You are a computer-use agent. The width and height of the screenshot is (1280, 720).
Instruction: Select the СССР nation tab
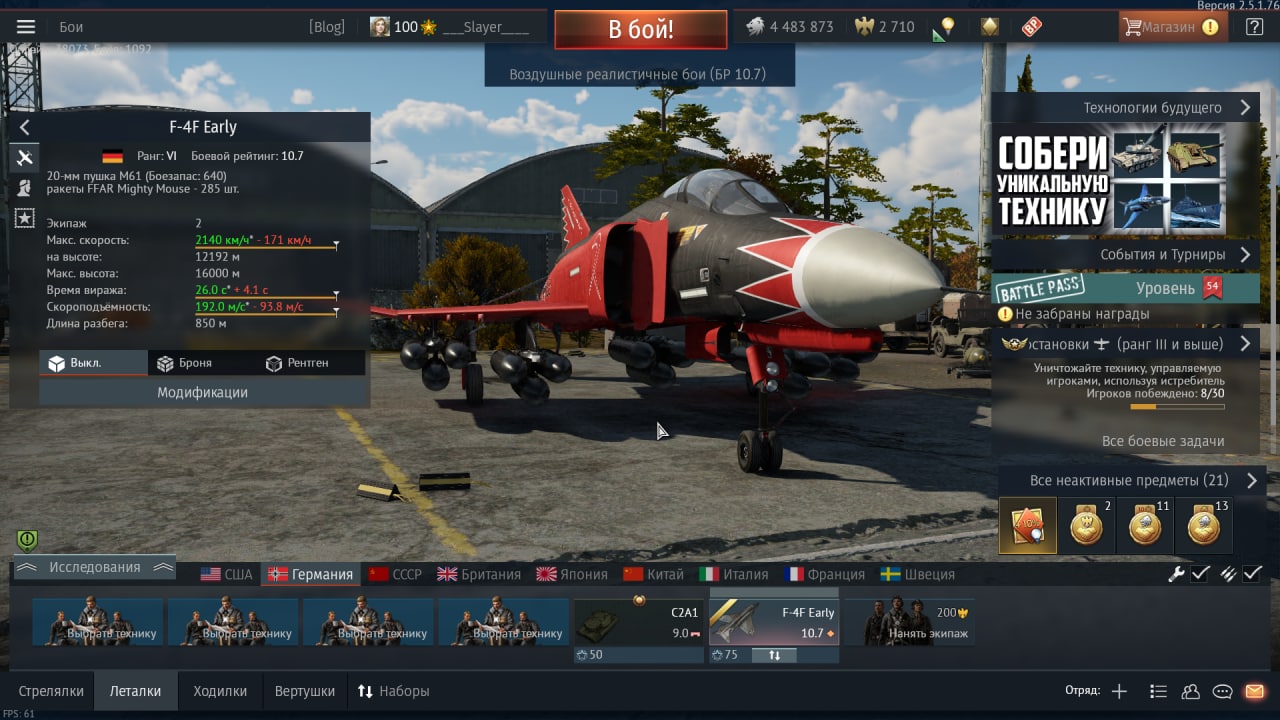point(396,574)
